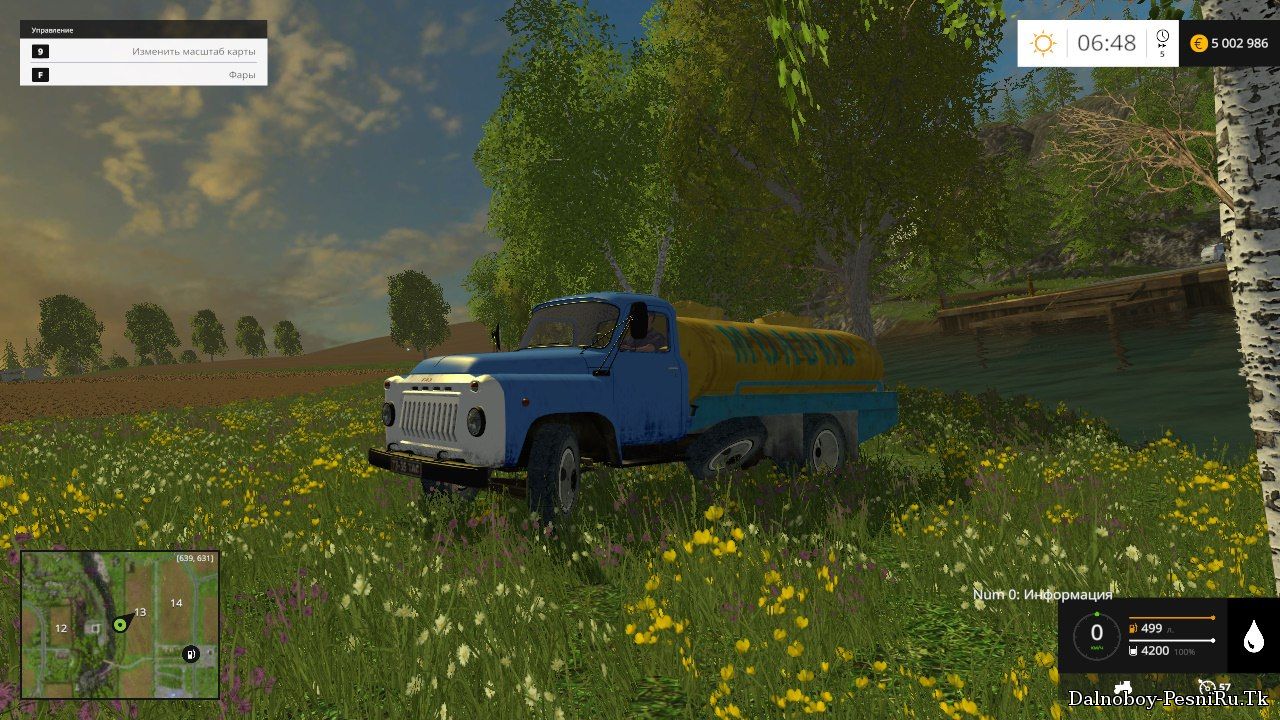Image resolution: width=1280 pixels, height=720 pixels.
Task: Click the euro coin money icon
Action: (x=1198, y=44)
